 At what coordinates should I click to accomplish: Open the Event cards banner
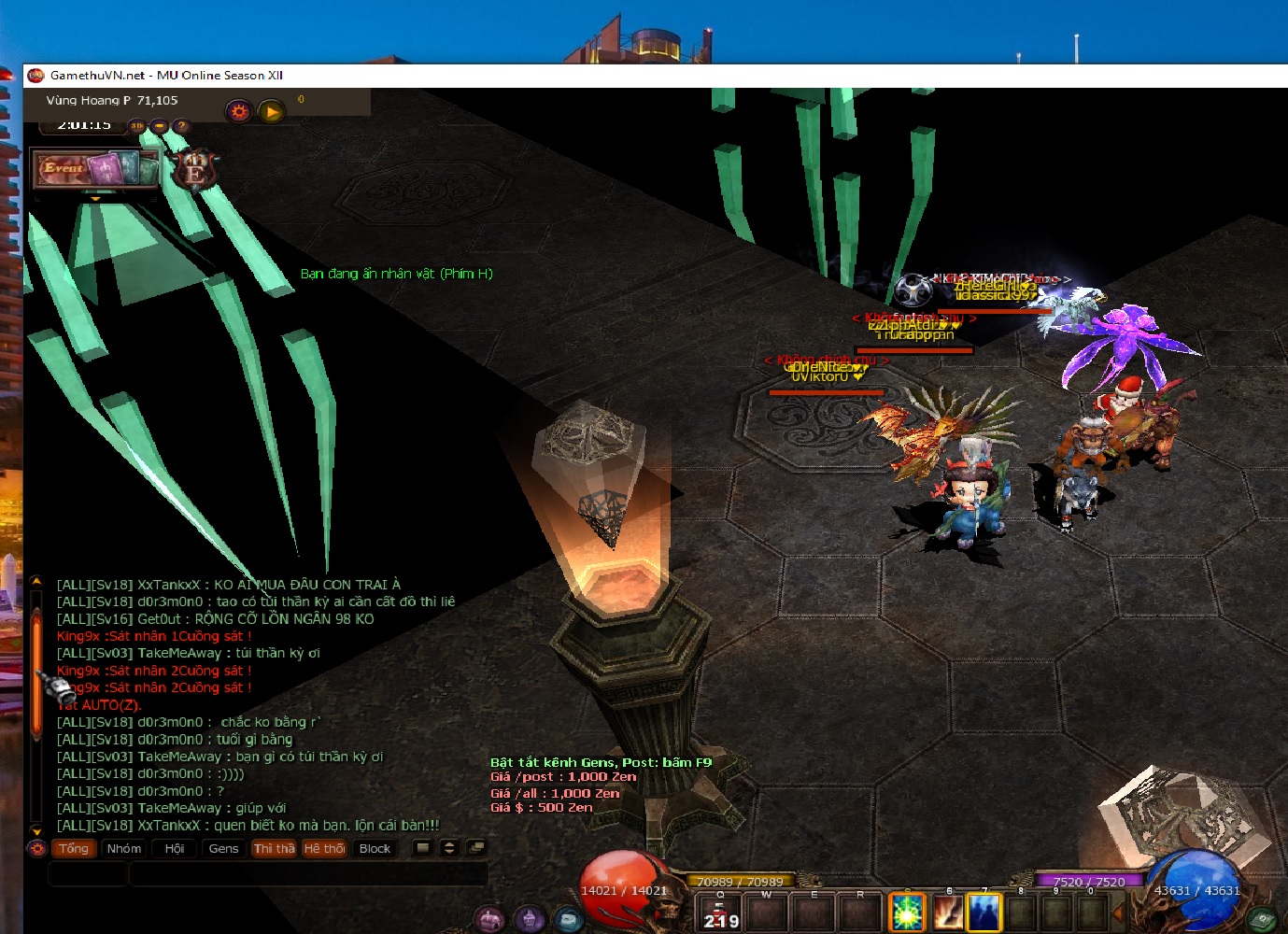pyautogui.click(x=95, y=169)
